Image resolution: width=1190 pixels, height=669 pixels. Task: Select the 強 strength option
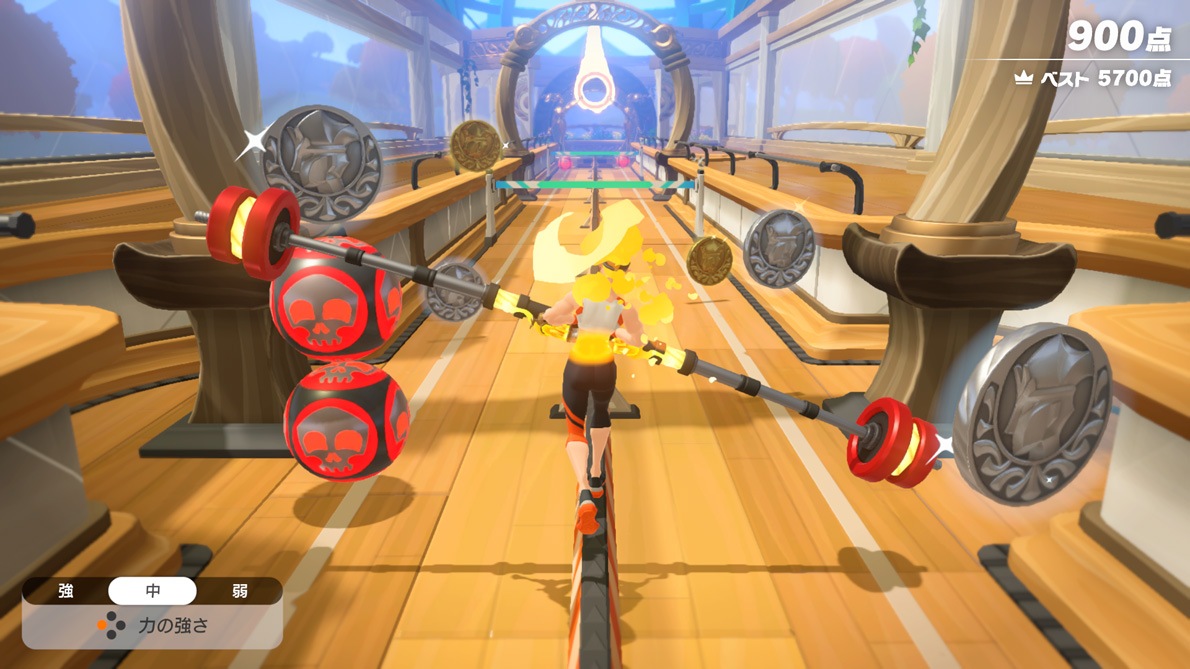tap(66, 591)
